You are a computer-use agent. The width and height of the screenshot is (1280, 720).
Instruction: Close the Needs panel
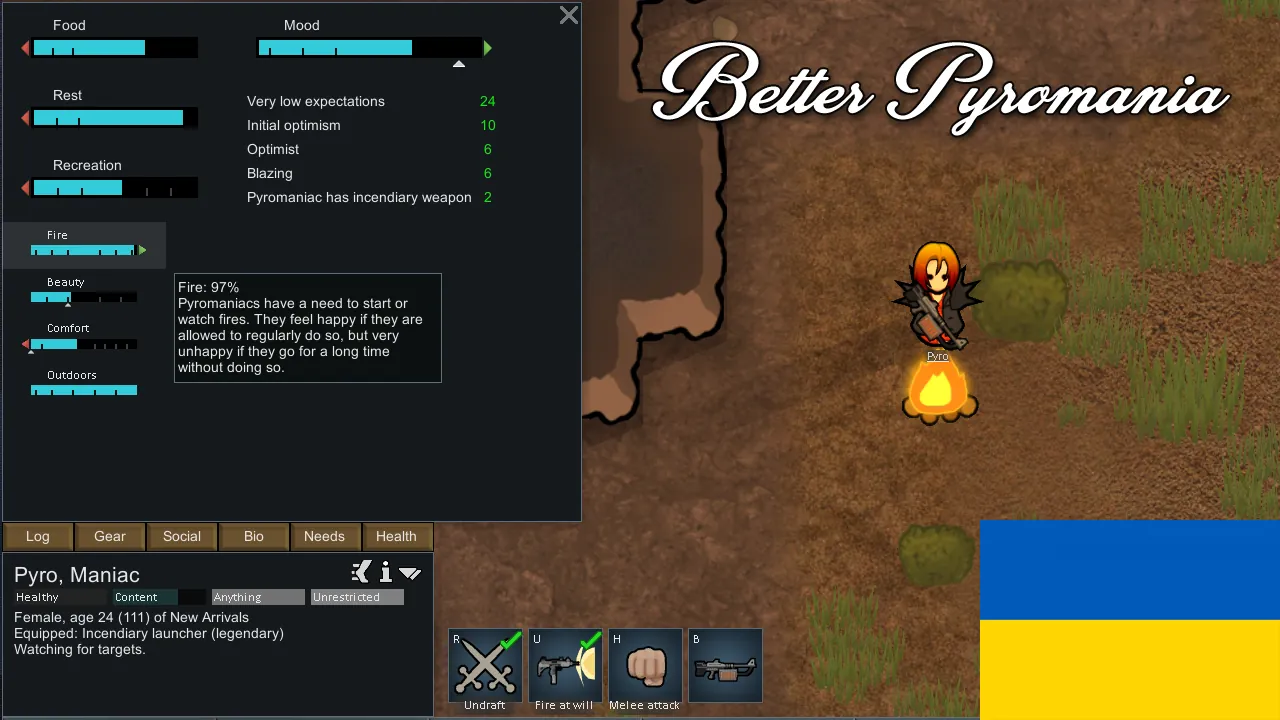click(568, 15)
